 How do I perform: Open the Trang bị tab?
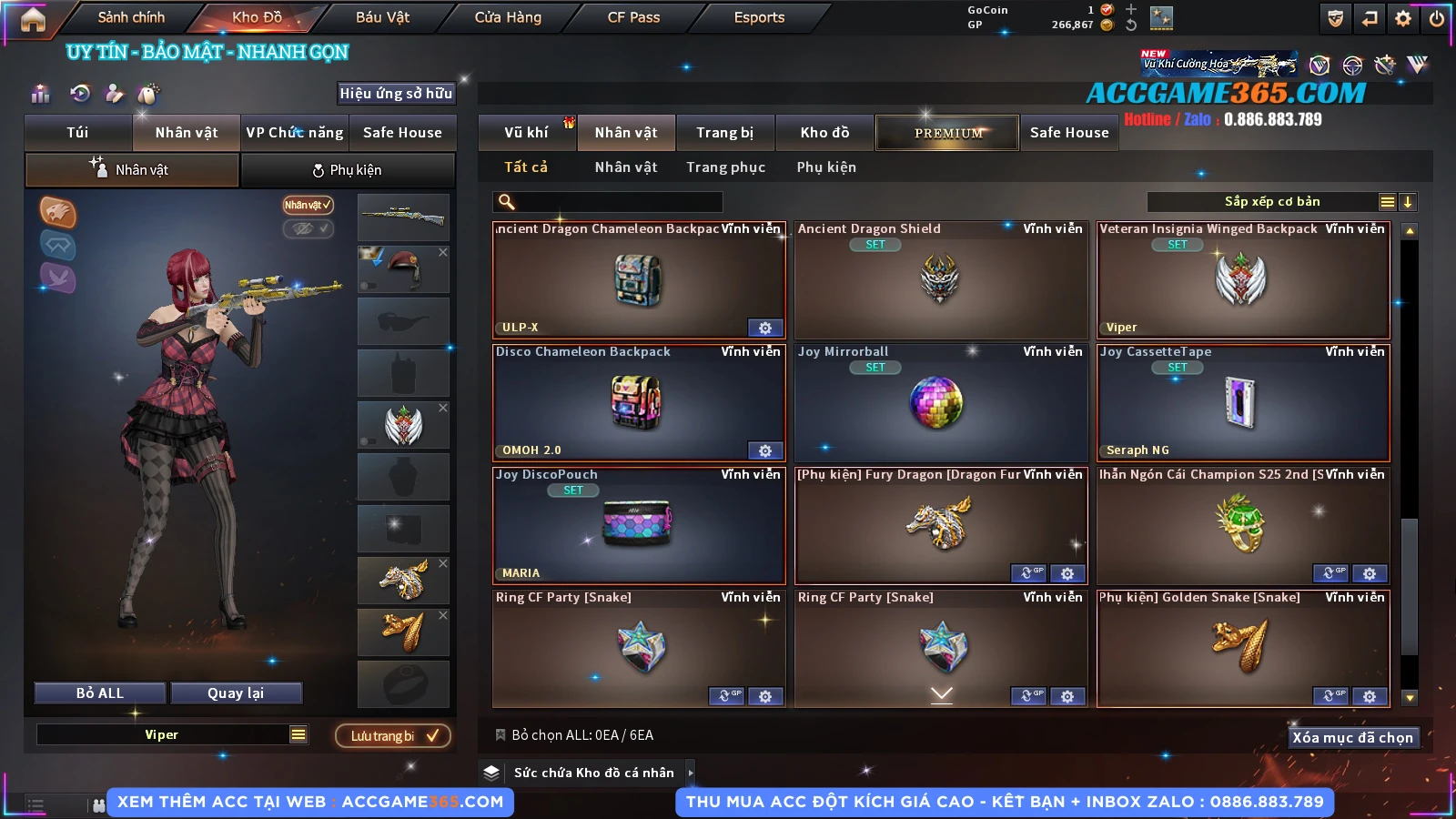(724, 133)
